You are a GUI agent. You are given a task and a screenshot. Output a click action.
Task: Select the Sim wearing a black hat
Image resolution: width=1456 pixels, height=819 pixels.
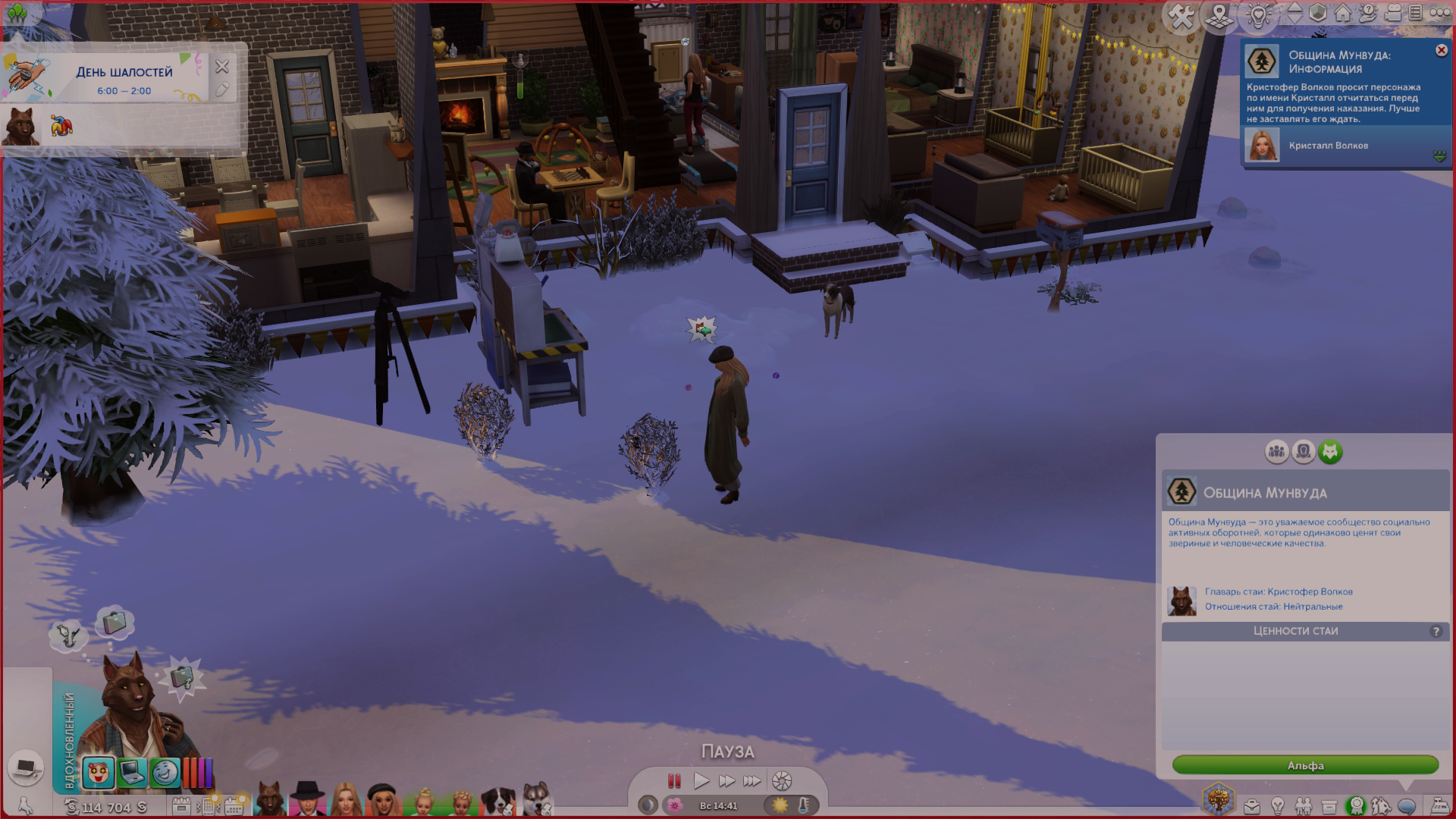click(x=307, y=799)
